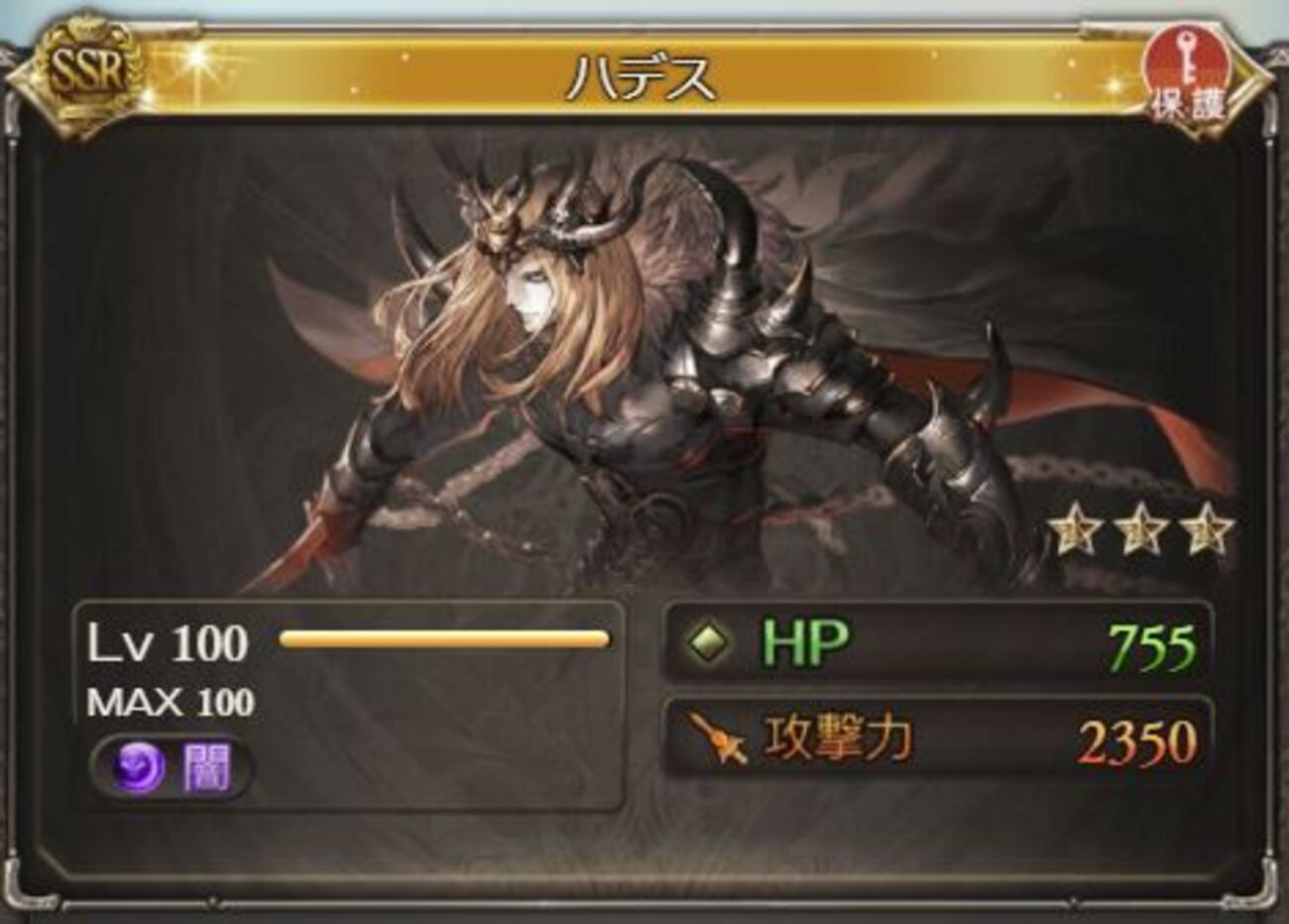Open details from the ハデス title bar
1289x924 pixels.
click(640, 77)
